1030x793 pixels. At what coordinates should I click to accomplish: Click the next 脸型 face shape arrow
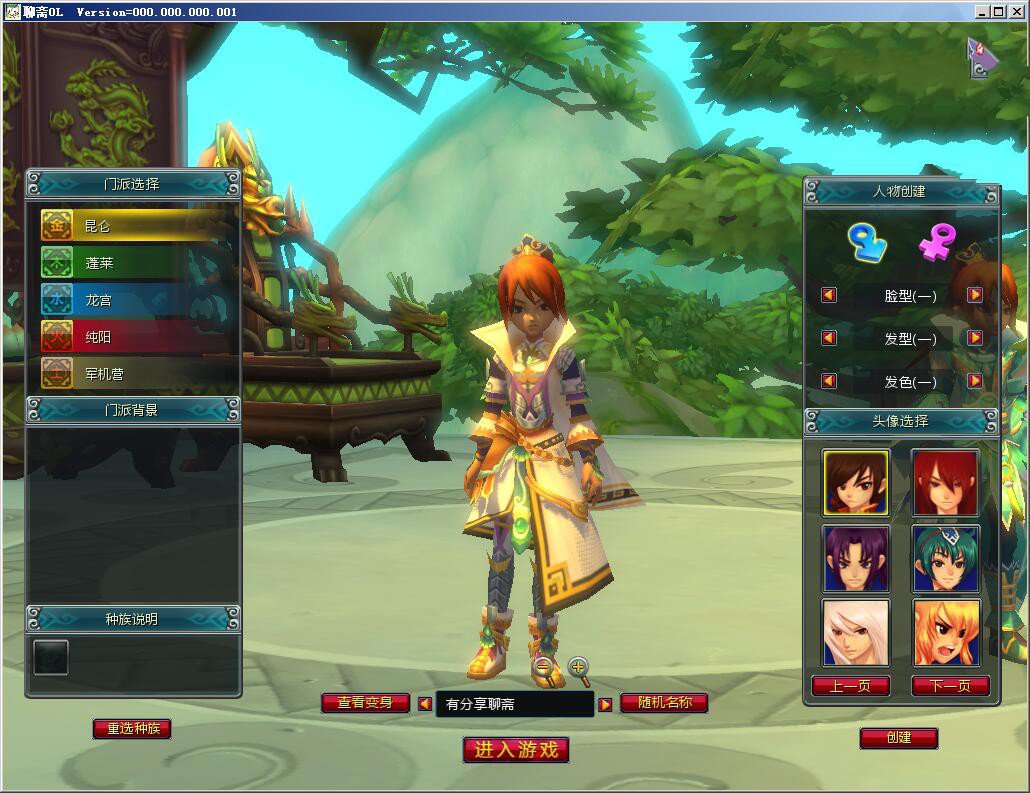(975, 295)
